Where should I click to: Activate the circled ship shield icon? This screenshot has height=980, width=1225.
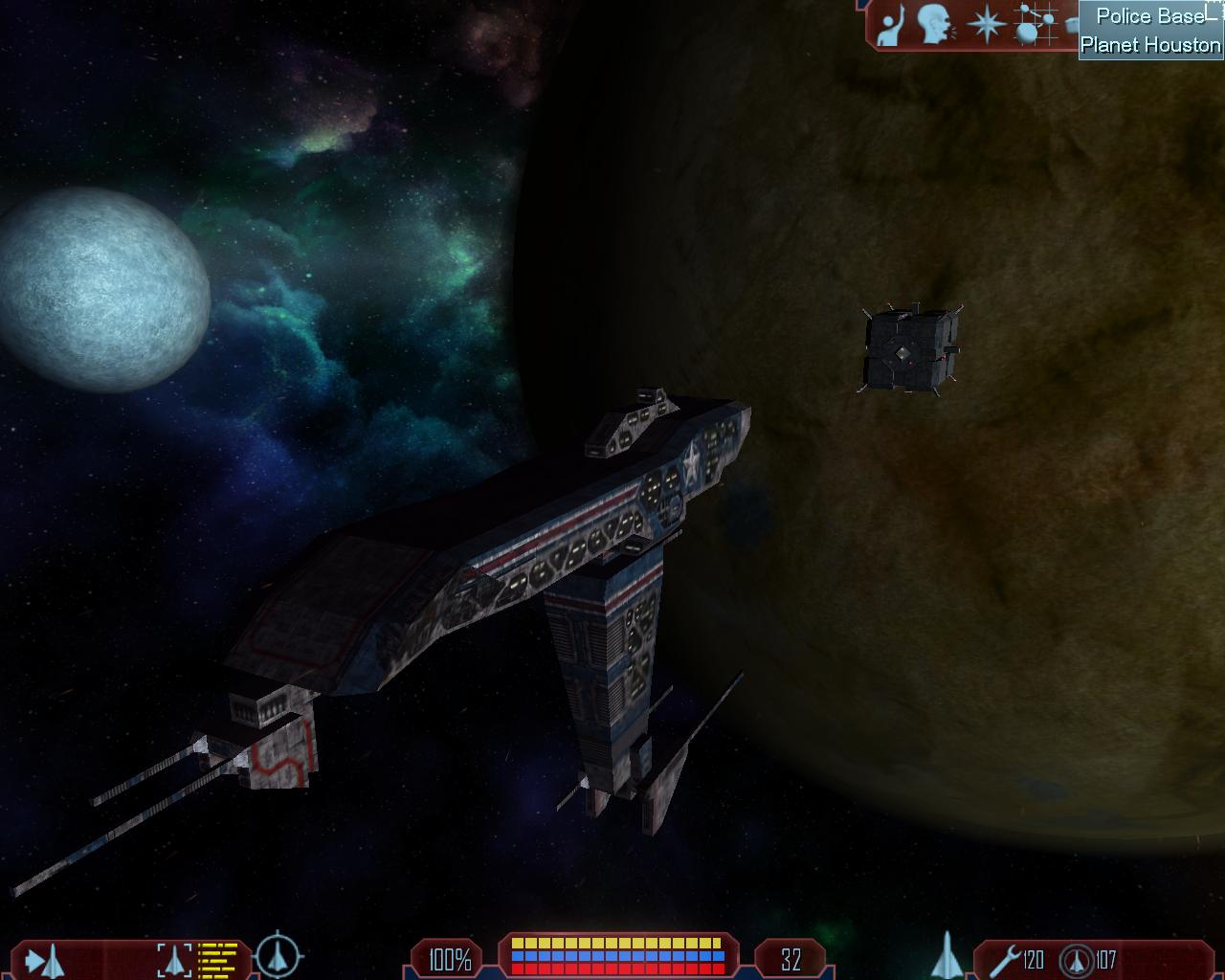[1079, 959]
